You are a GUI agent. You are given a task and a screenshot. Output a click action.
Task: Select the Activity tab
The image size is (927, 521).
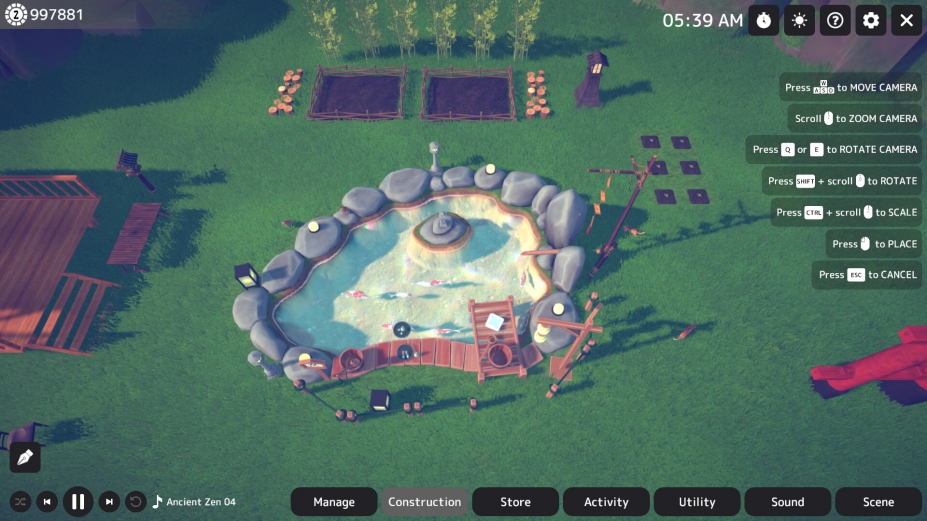pyautogui.click(x=606, y=502)
